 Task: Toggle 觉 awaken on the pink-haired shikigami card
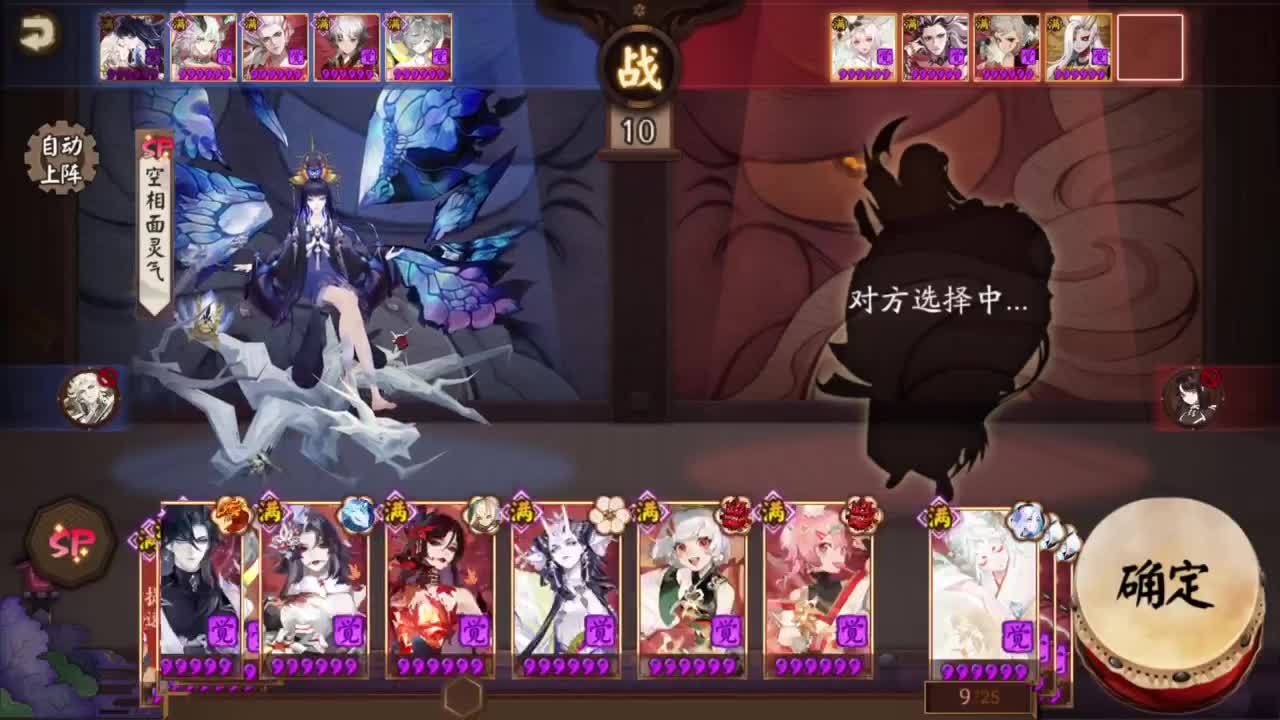pos(850,631)
